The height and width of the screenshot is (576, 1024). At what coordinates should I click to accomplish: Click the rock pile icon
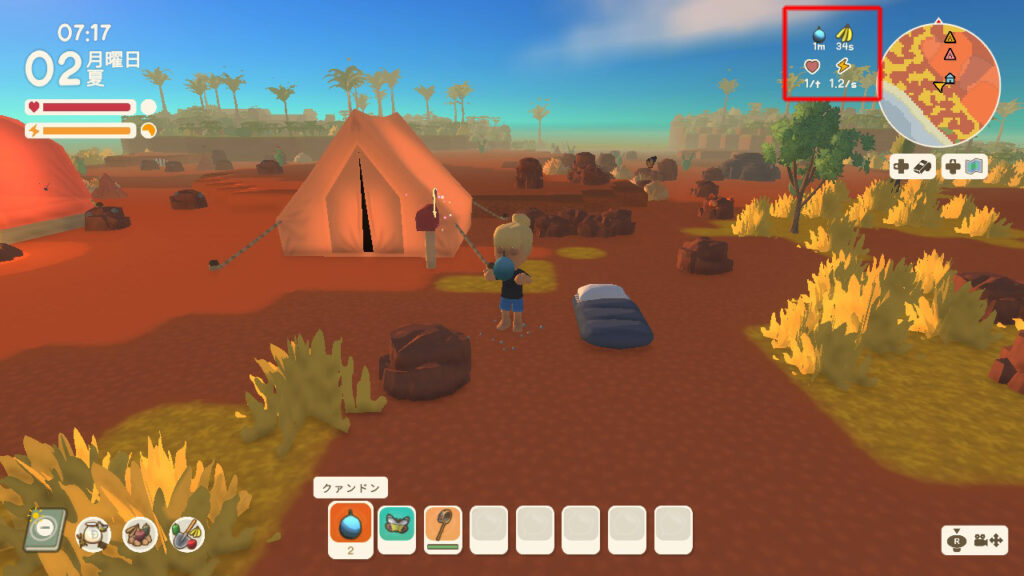point(139,535)
